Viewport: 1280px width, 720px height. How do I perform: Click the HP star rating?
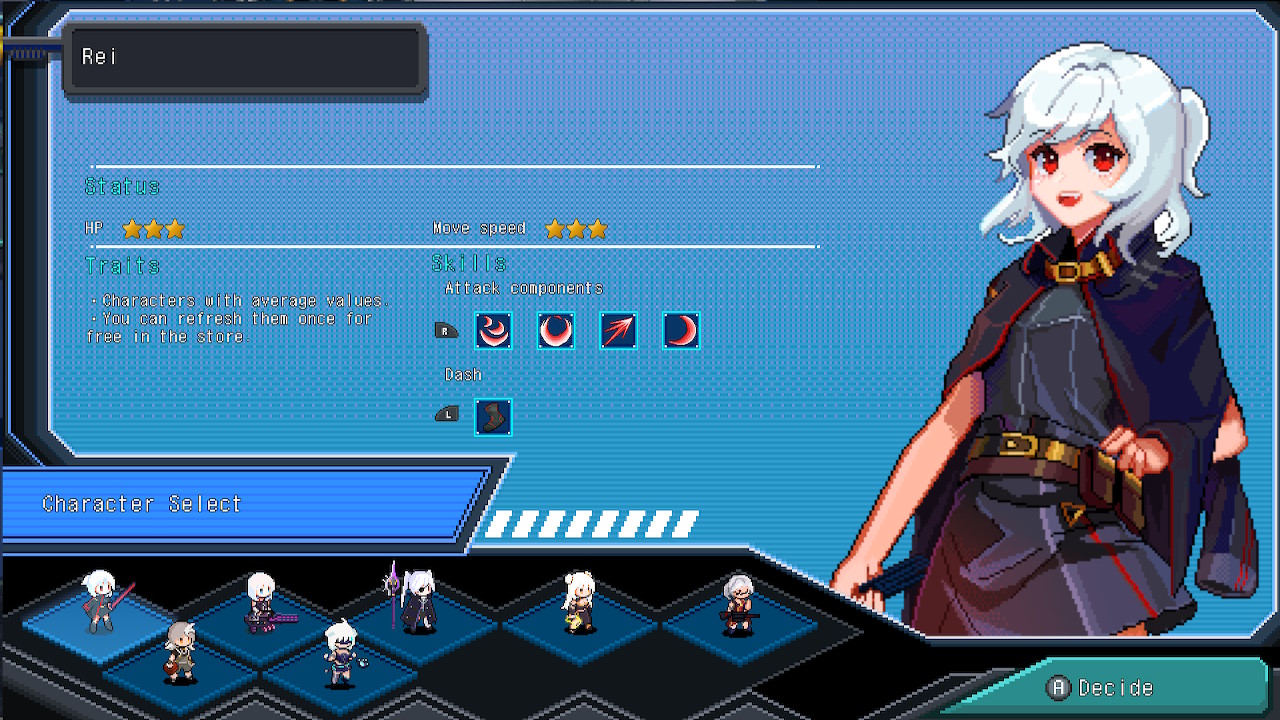click(152, 228)
